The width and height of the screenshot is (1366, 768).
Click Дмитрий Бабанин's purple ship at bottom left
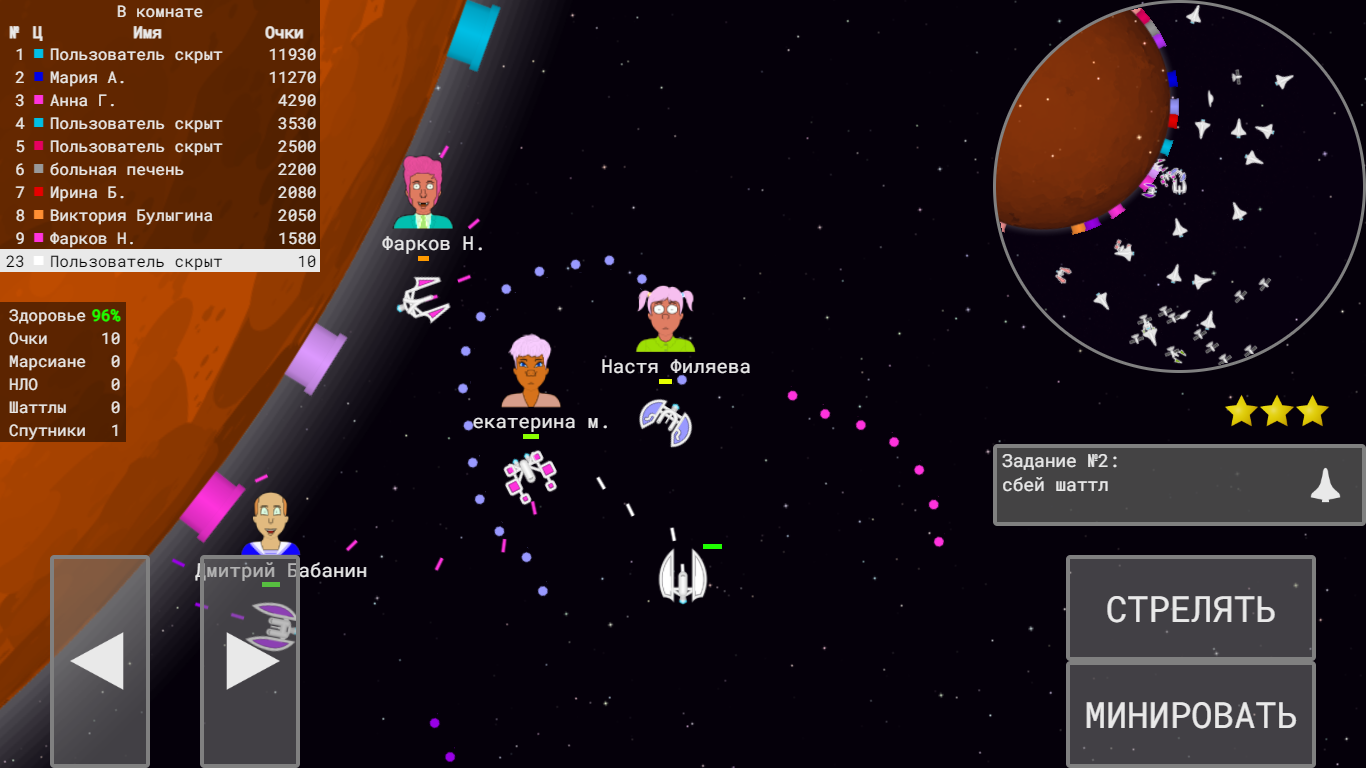click(x=277, y=627)
